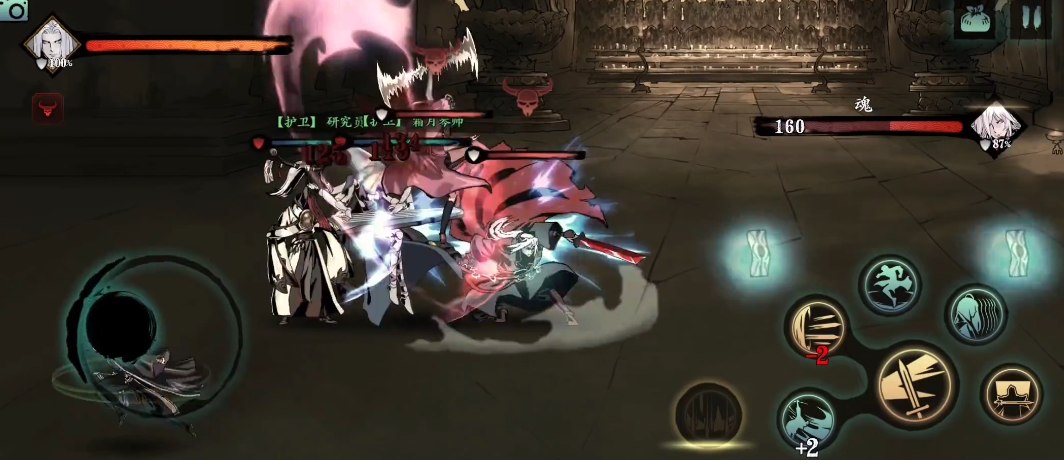
Task: Activate the leaping figure dash skill
Action: [x=889, y=285]
